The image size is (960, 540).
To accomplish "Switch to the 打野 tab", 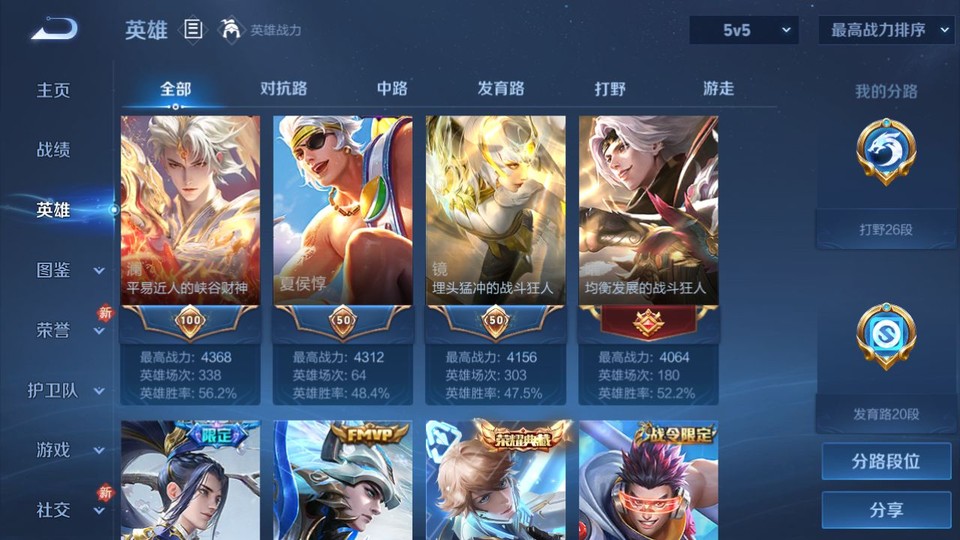I will [610, 88].
